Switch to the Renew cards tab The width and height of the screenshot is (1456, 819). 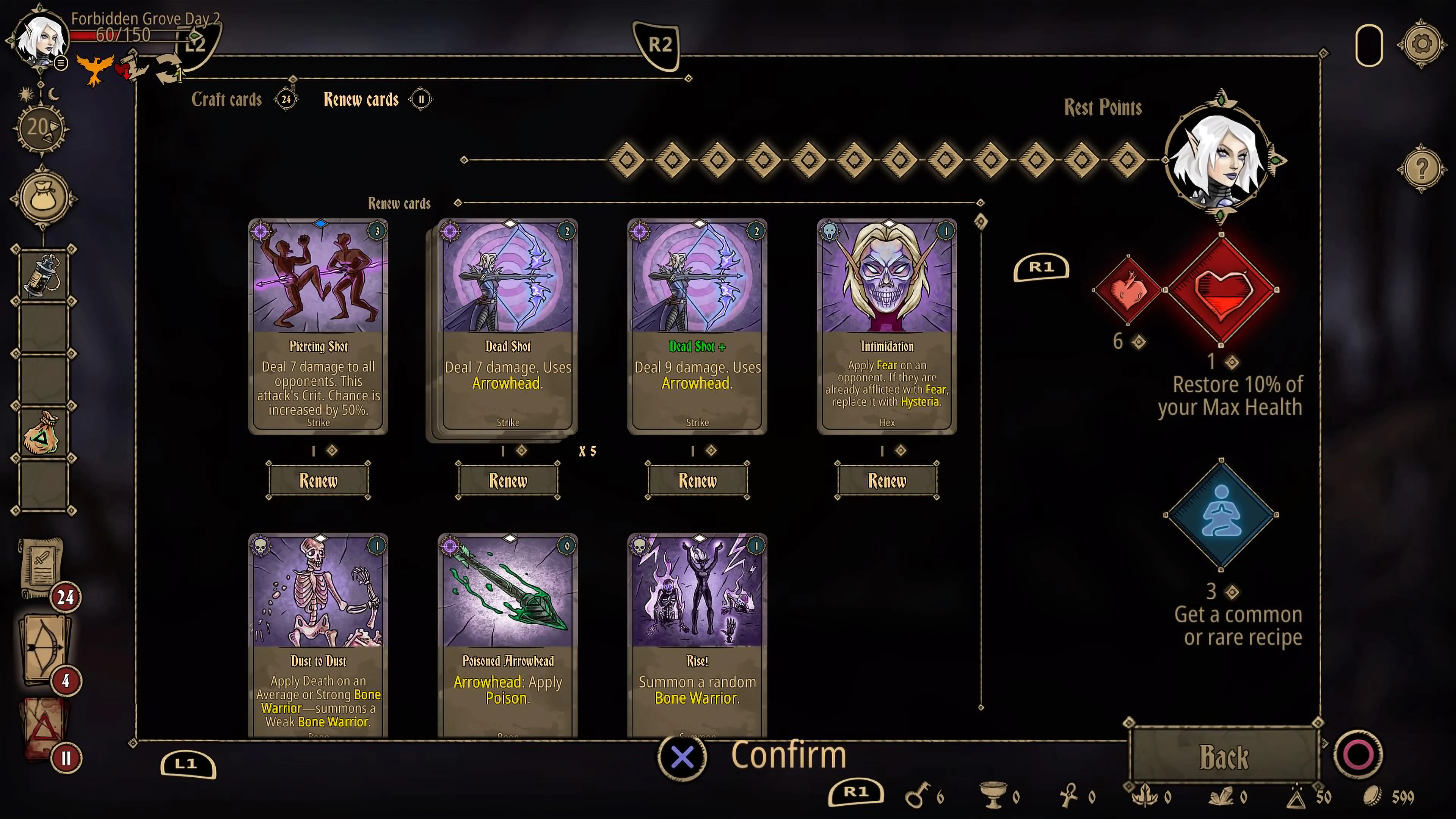[361, 99]
